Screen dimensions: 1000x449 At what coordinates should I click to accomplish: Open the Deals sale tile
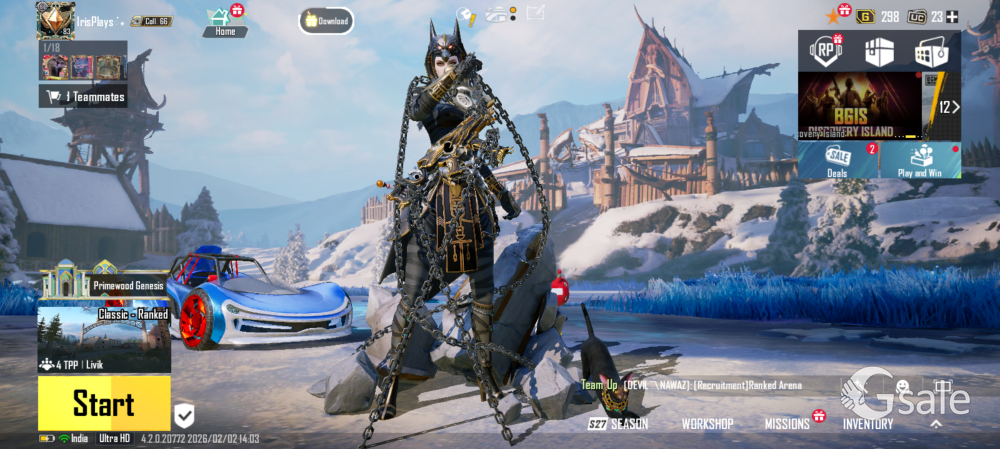click(x=838, y=160)
